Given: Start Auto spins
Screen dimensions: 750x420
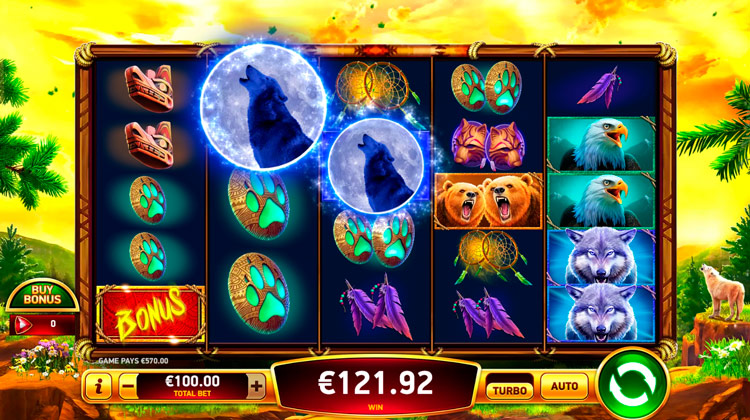Looking at the screenshot, I should tap(564, 385).
